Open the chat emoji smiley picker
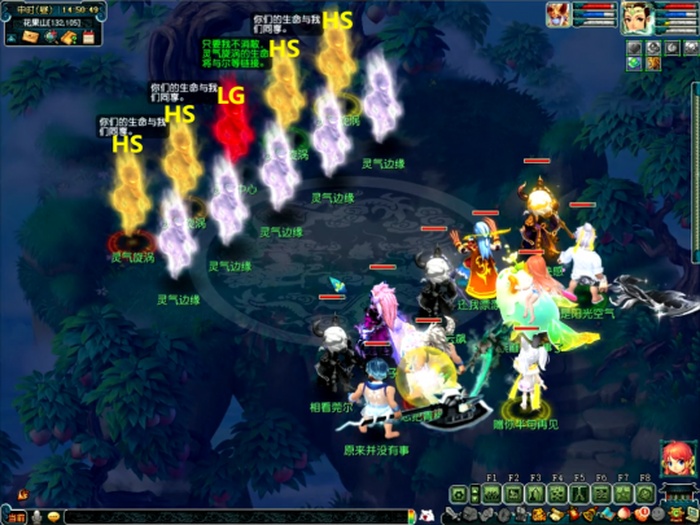This screenshot has width=700, height=525. [x=53, y=517]
